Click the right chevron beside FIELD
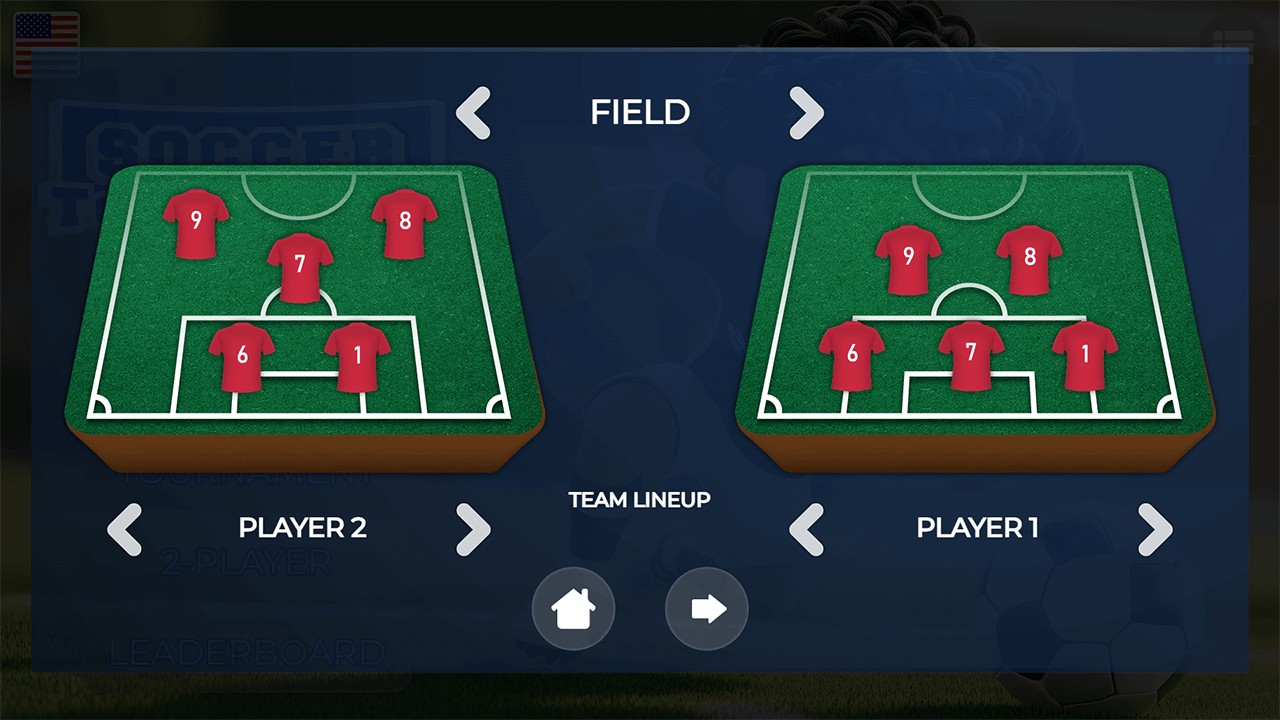 click(807, 113)
